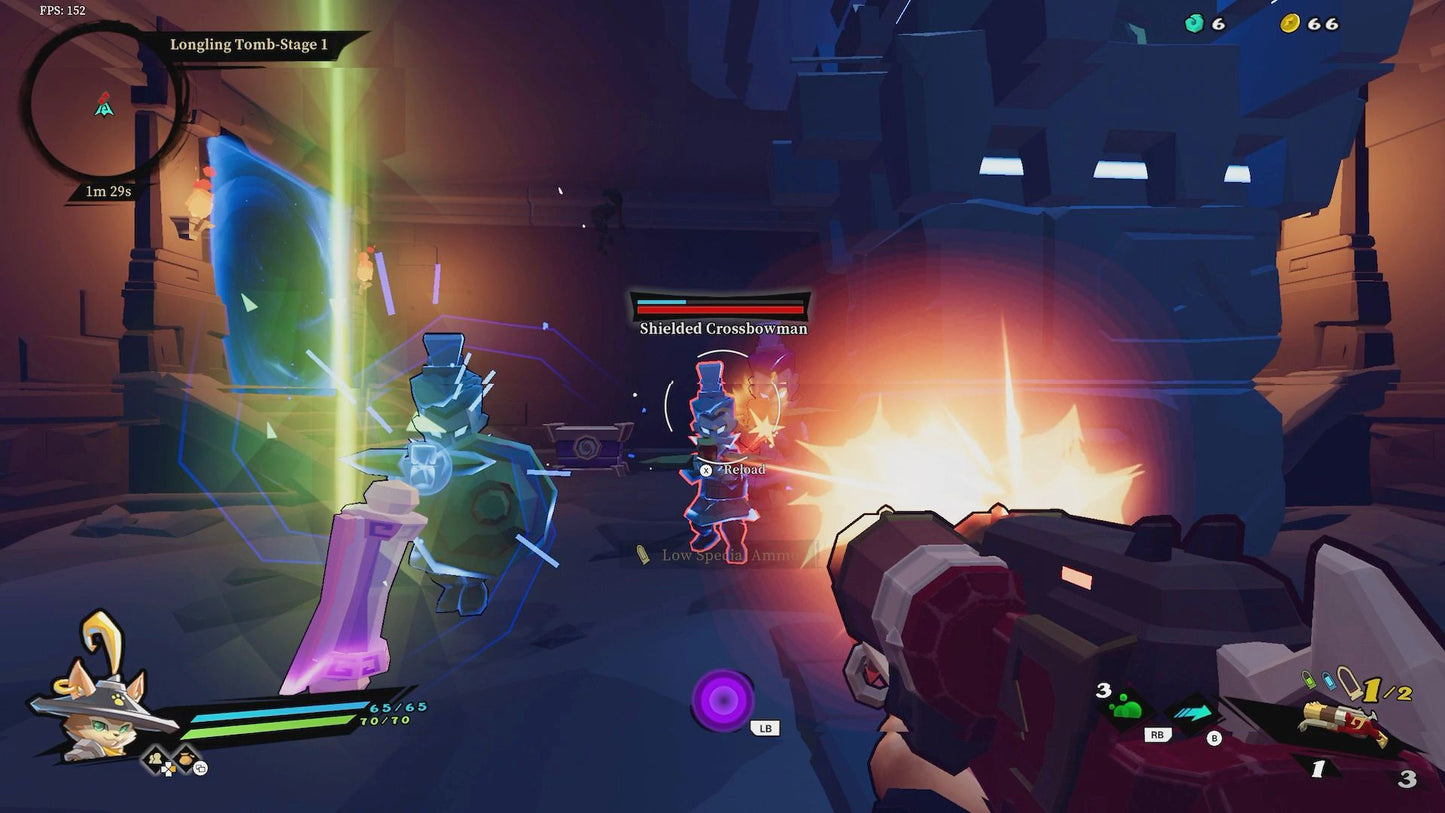Viewport: 1445px width, 813px height.
Task: Select the blue ammo type icon
Action: tap(1328, 680)
